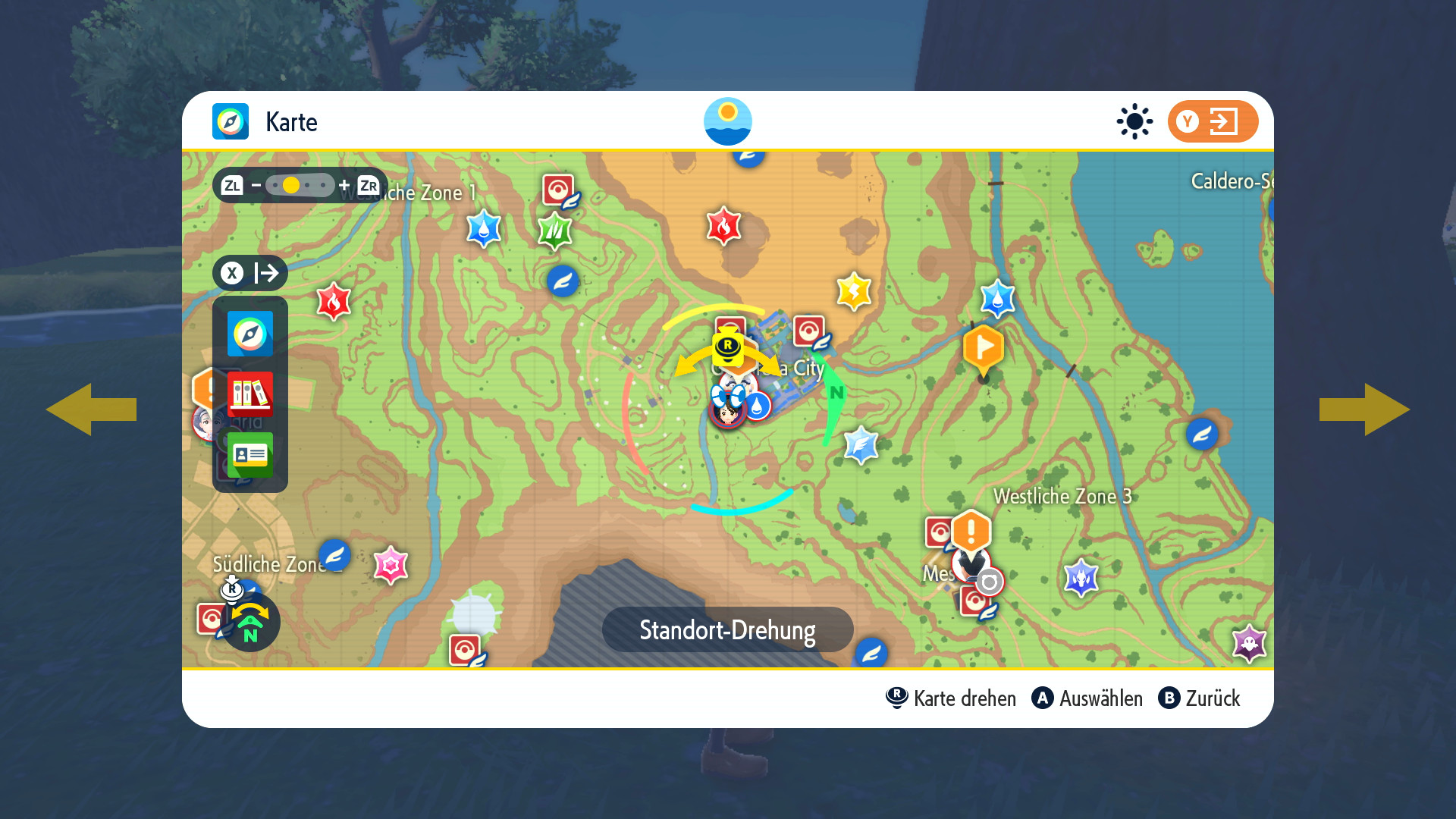The width and height of the screenshot is (1456, 819).
Task: Pick the pink Fairy Tera Raid crystal
Action: point(391,565)
